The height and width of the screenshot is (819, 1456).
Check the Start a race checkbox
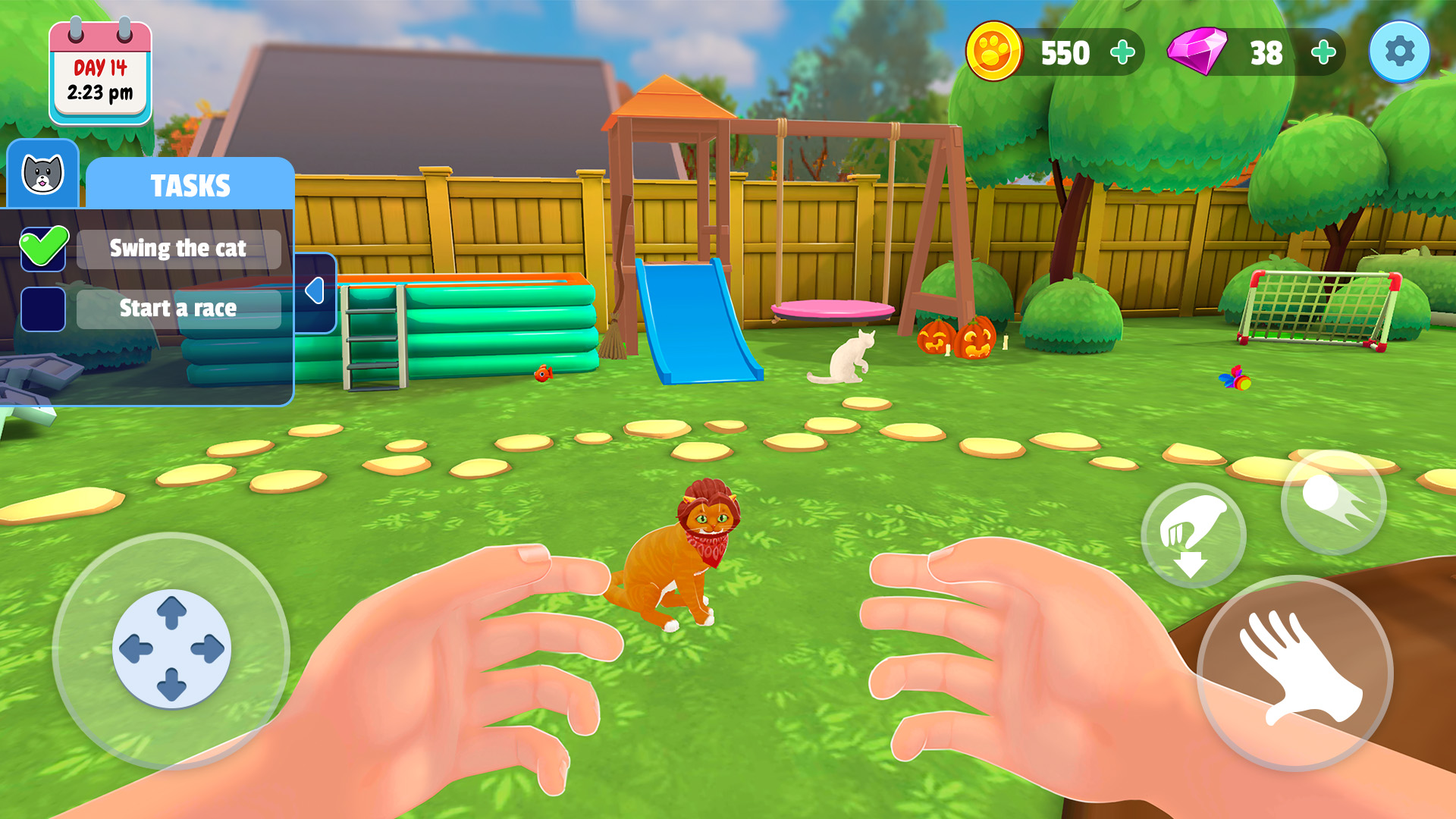tap(43, 308)
